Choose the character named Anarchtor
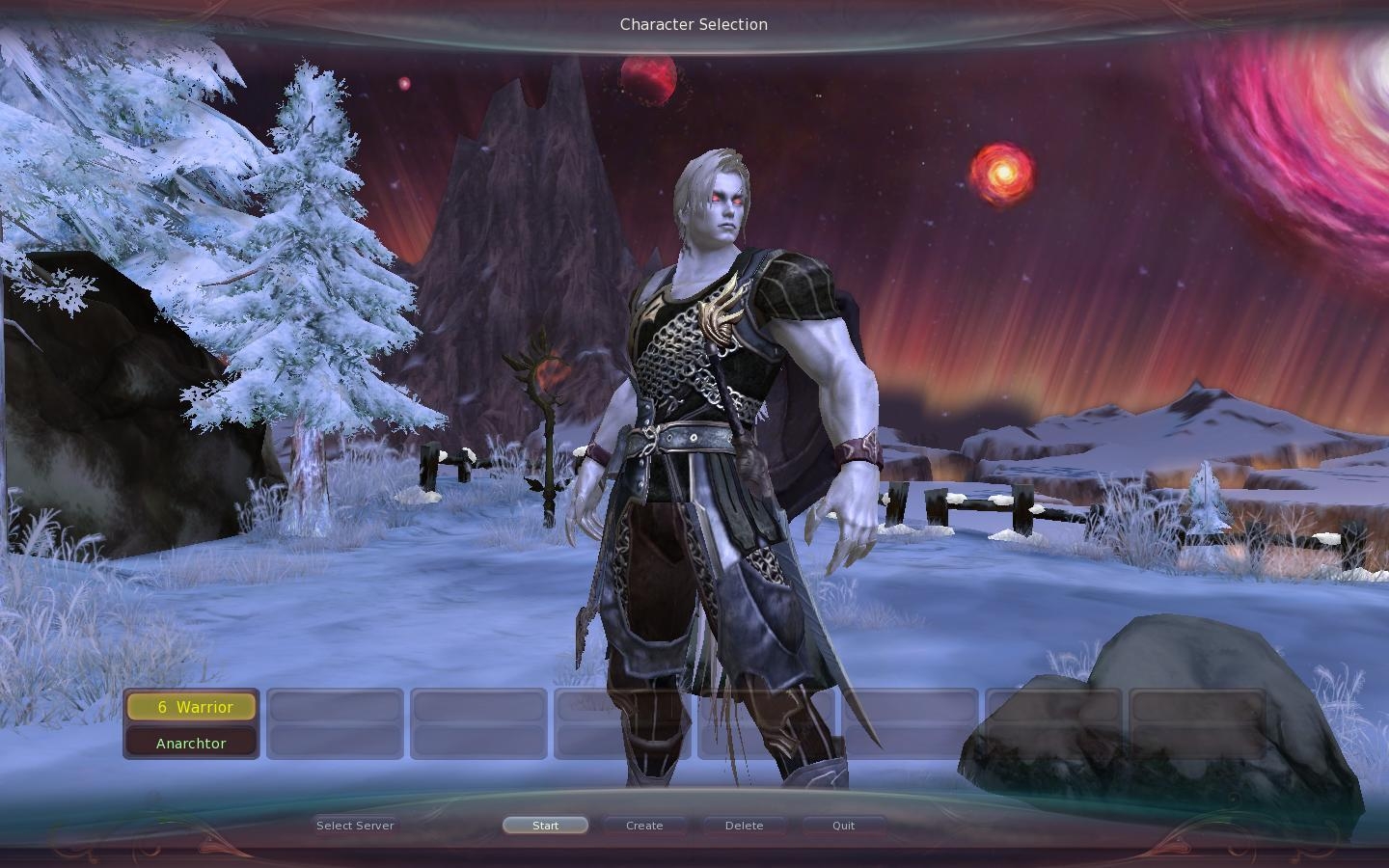1389x868 pixels. point(191,743)
